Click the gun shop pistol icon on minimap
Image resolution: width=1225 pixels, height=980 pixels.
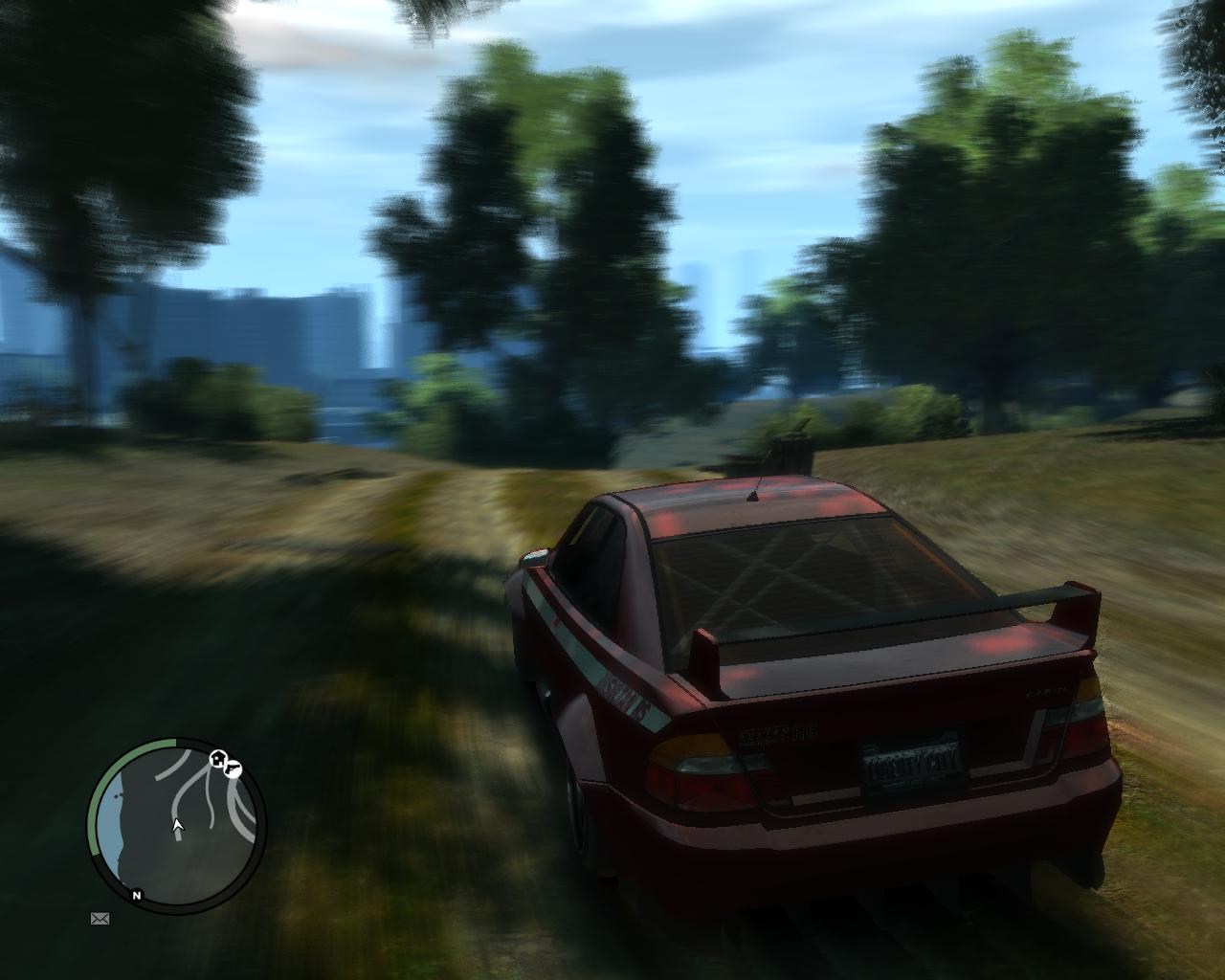(232, 770)
